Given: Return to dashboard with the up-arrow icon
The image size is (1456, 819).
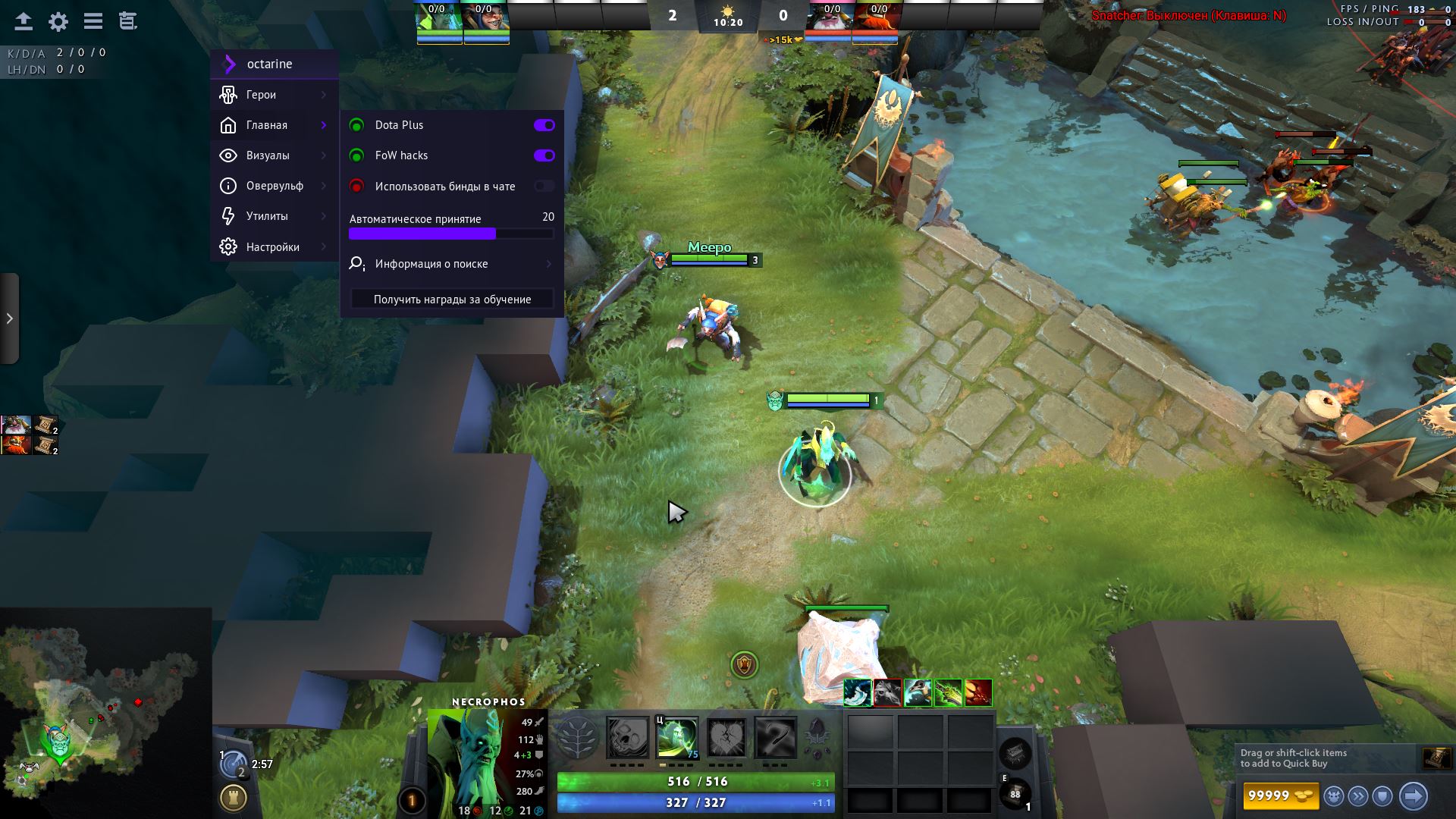Looking at the screenshot, I should tap(24, 21).
